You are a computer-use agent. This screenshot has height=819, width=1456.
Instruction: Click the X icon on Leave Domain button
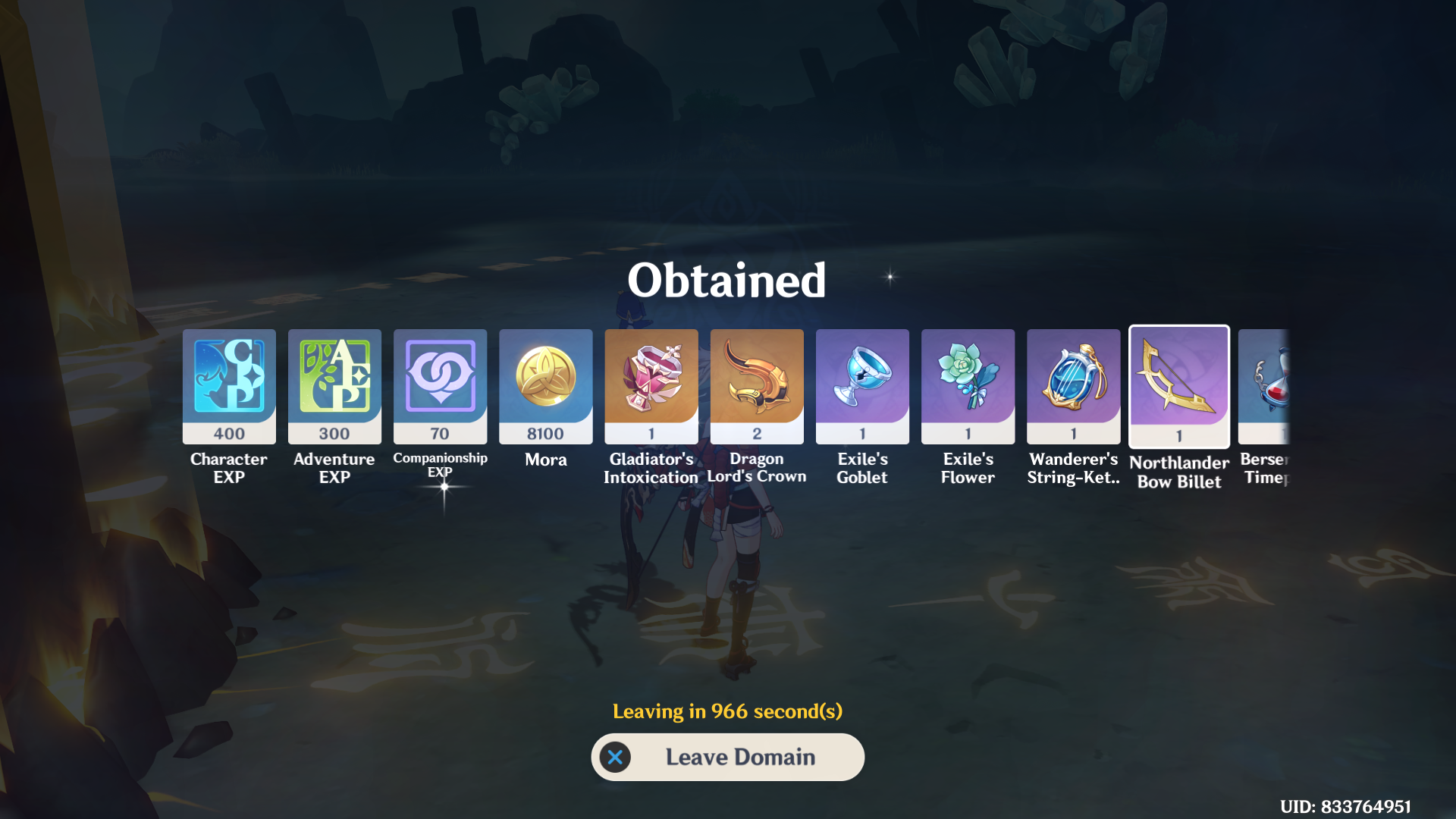click(x=616, y=757)
